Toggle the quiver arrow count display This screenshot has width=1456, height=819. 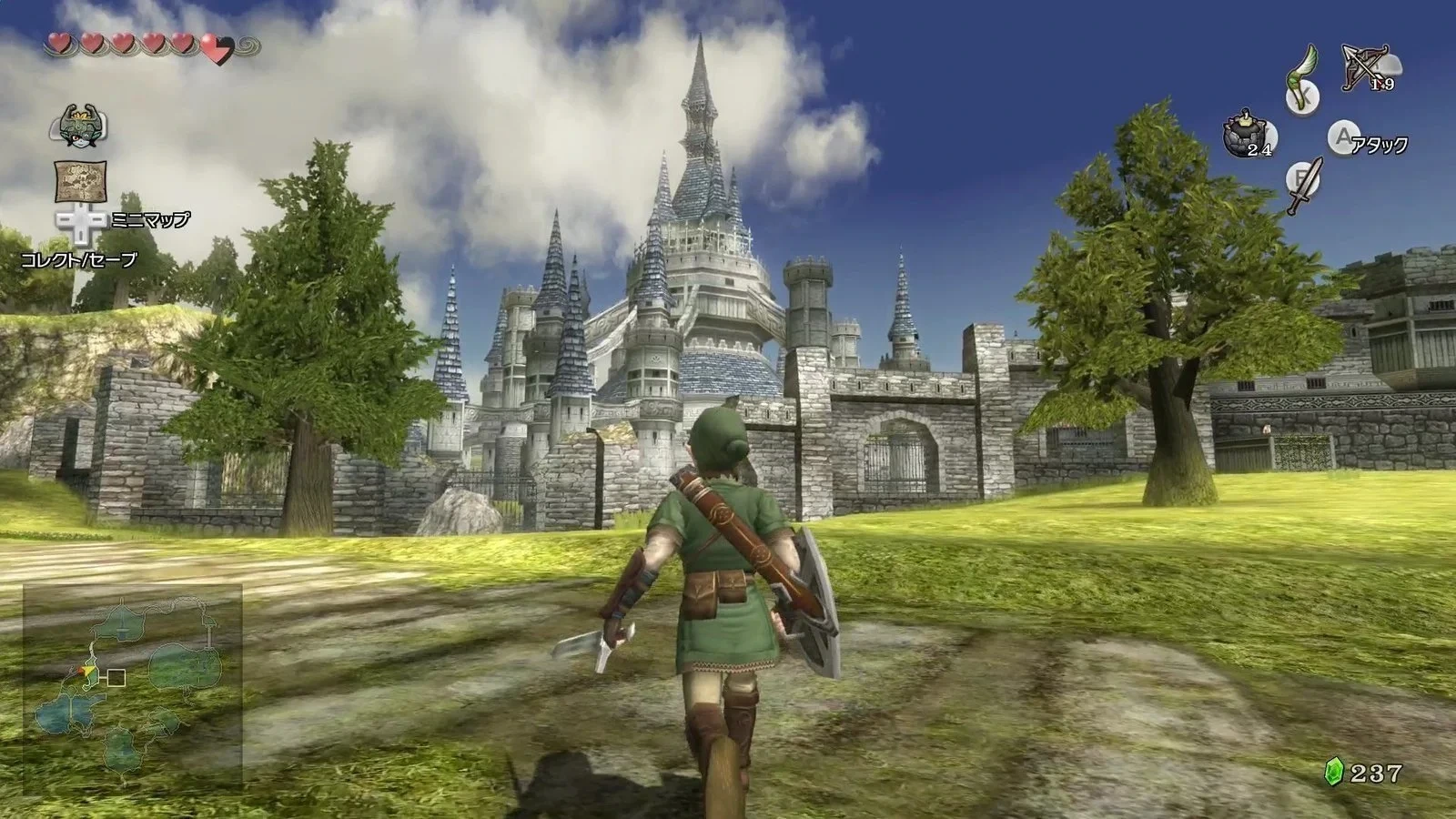click(1382, 82)
